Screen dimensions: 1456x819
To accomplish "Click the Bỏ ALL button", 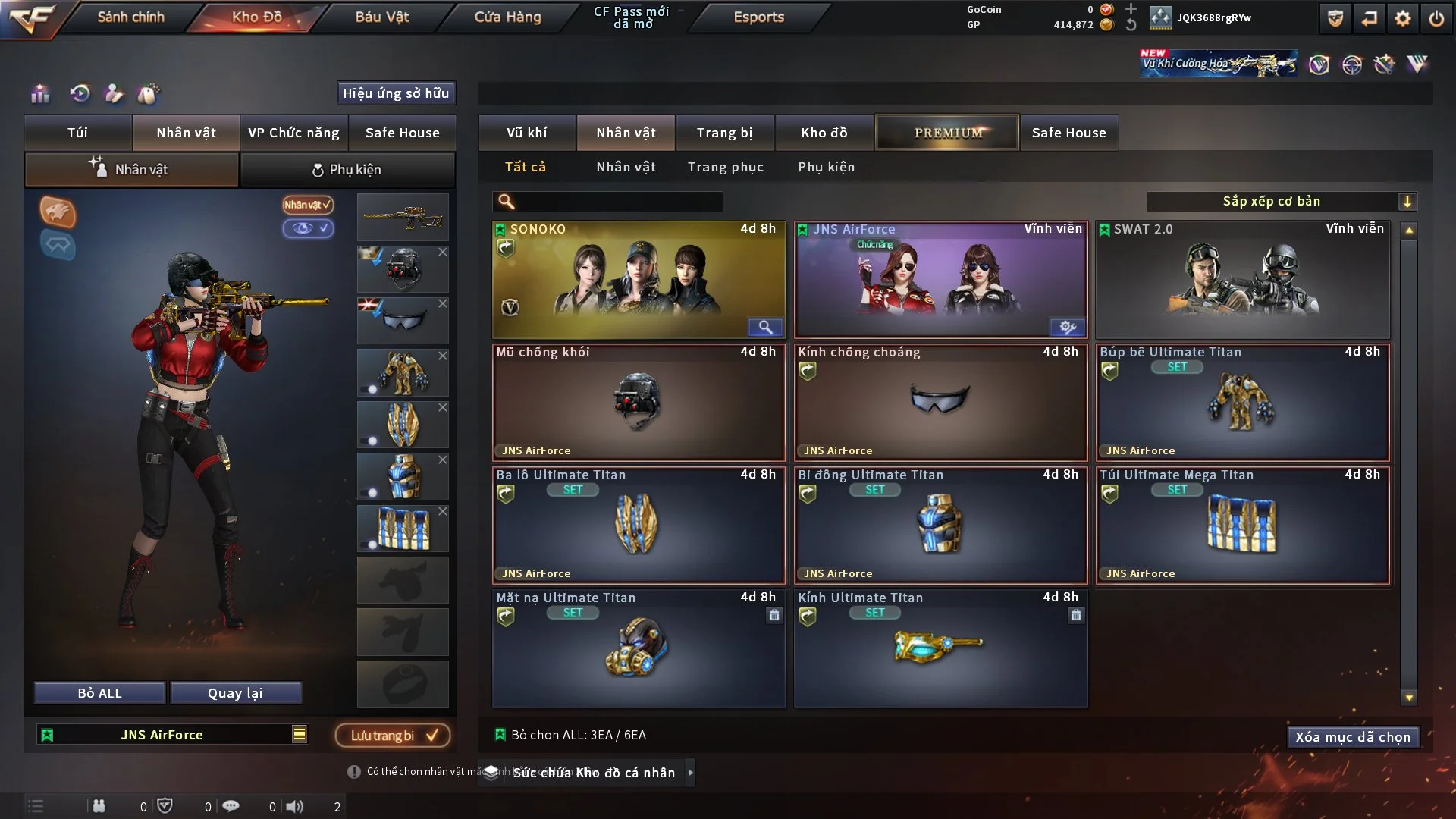I will click(99, 693).
